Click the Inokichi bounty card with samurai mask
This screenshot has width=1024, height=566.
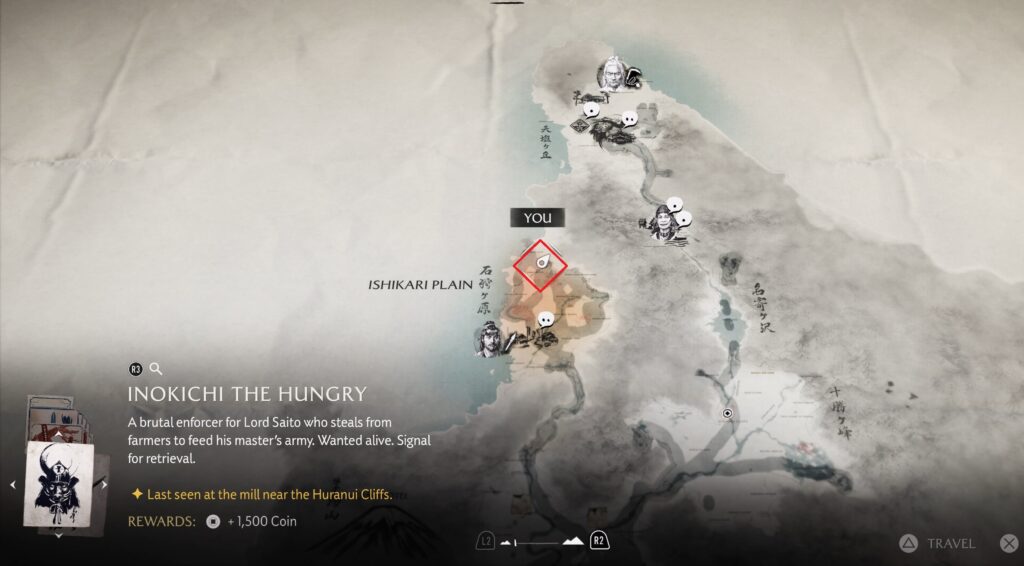(x=59, y=486)
